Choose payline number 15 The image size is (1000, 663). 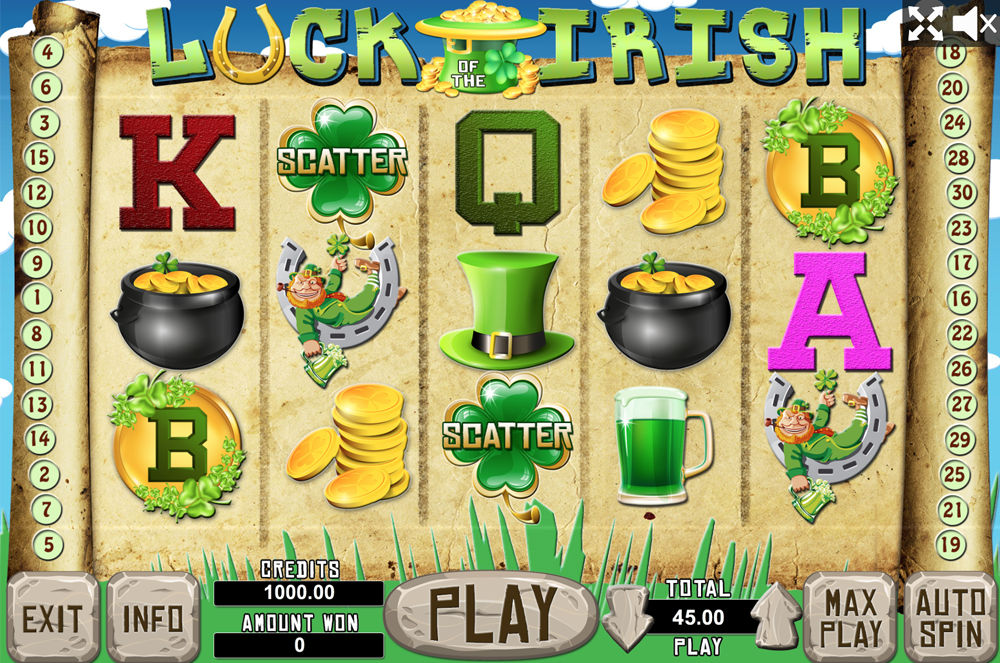click(x=38, y=157)
